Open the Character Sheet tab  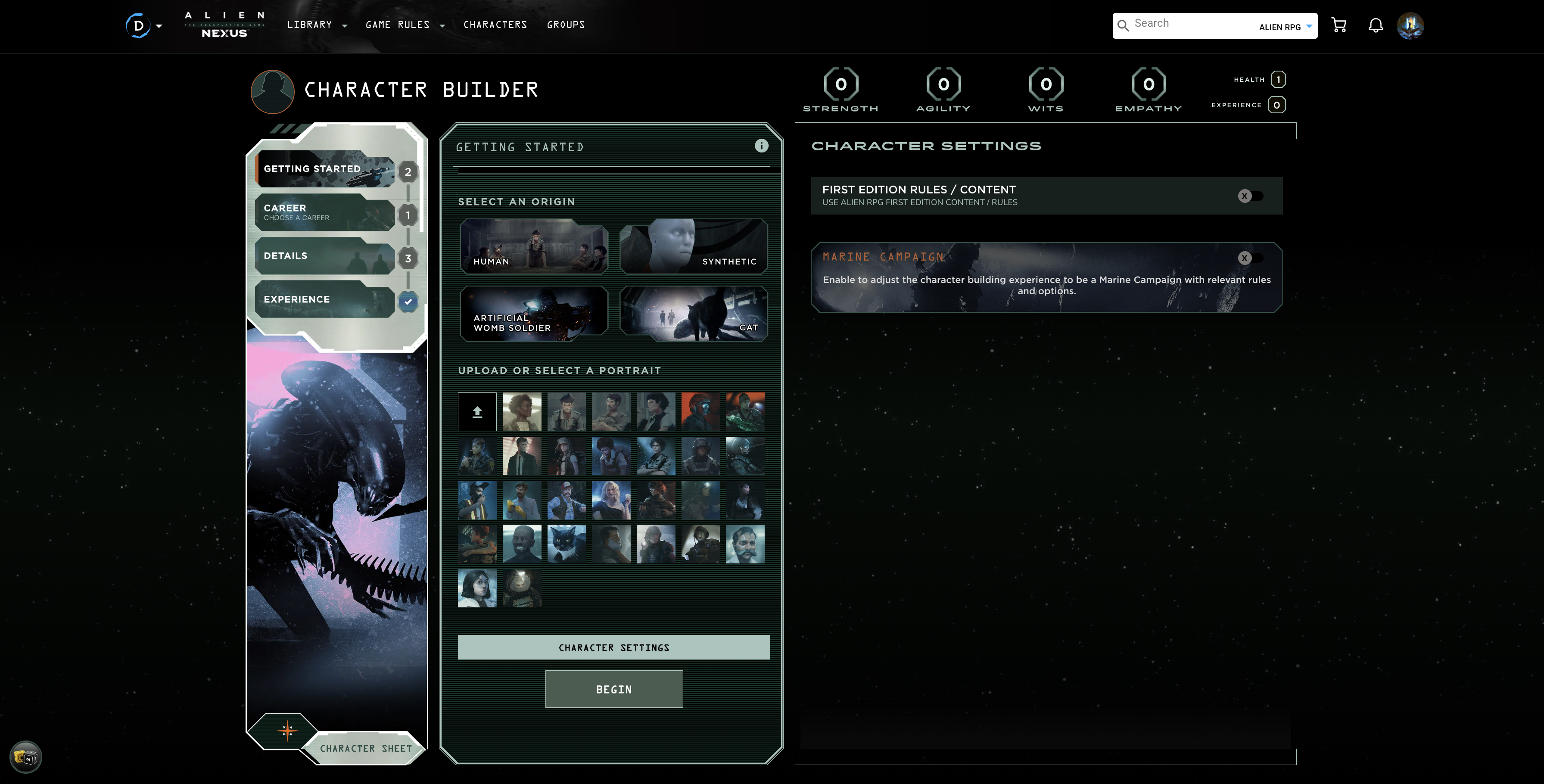[366, 748]
